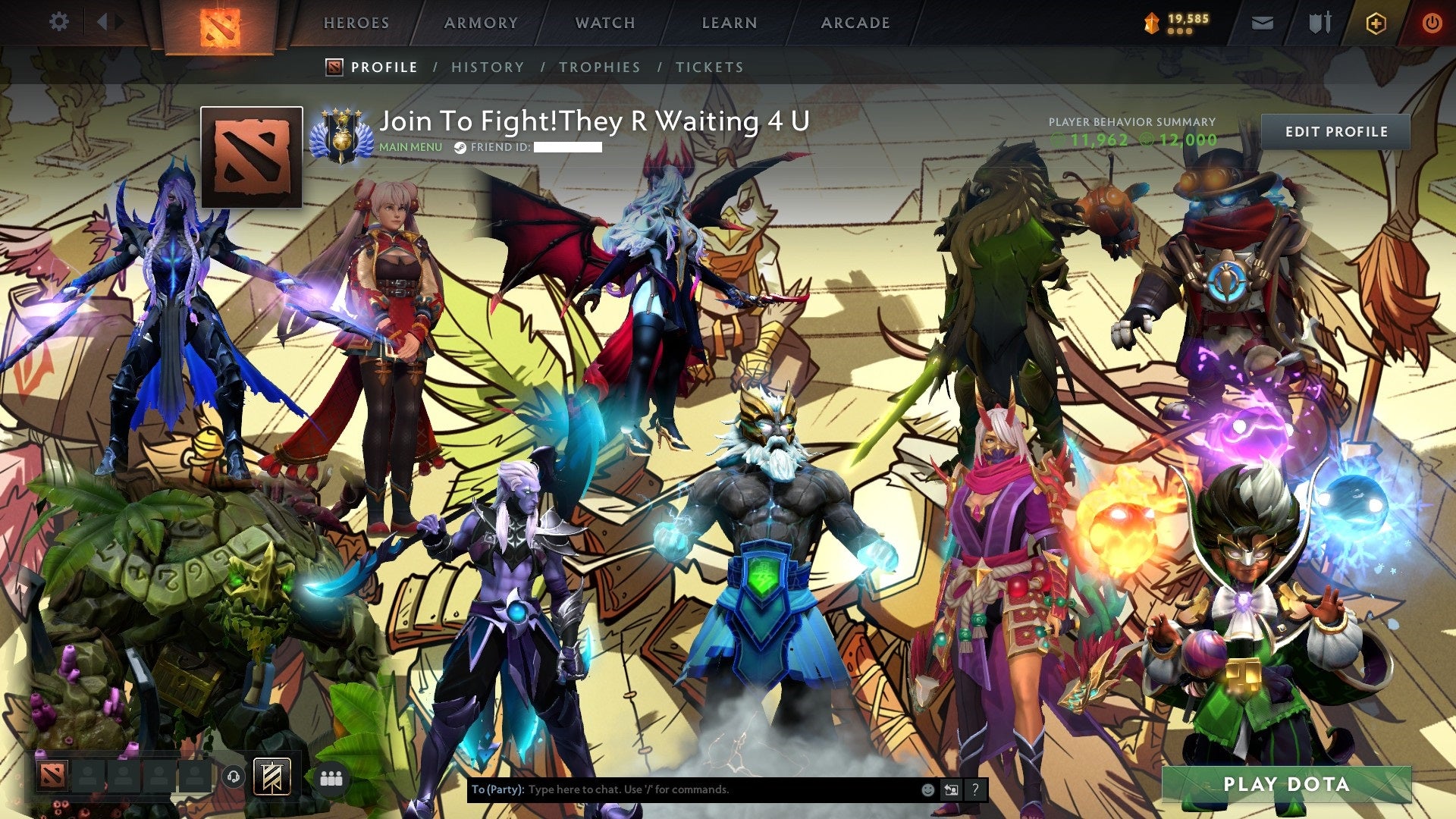Expand the back navigation arrows beside settings
Screen dimensions: 1456x819
pyautogui.click(x=106, y=21)
